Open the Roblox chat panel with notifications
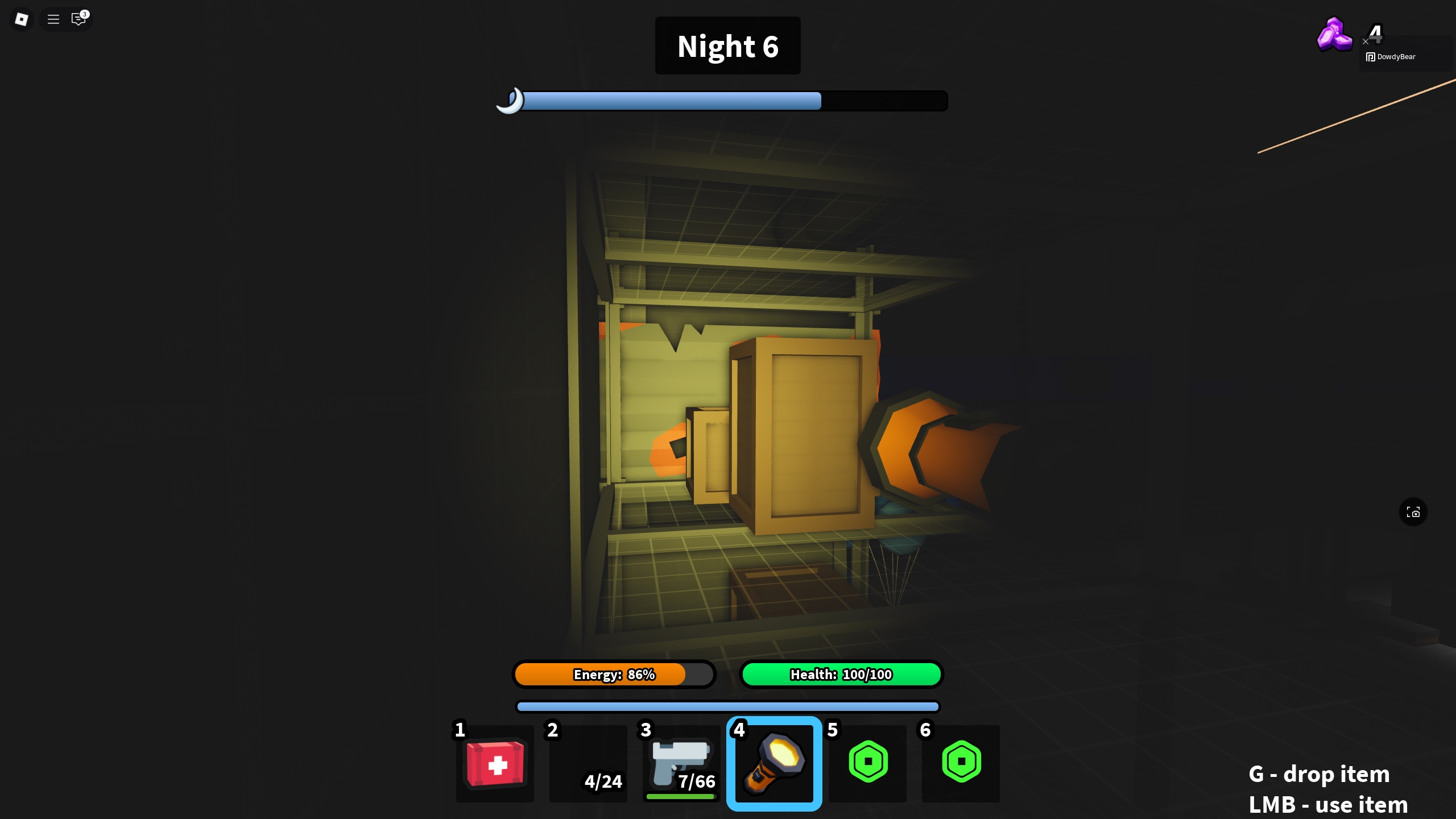This screenshot has height=819, width=1456. (x=78, y=19)
